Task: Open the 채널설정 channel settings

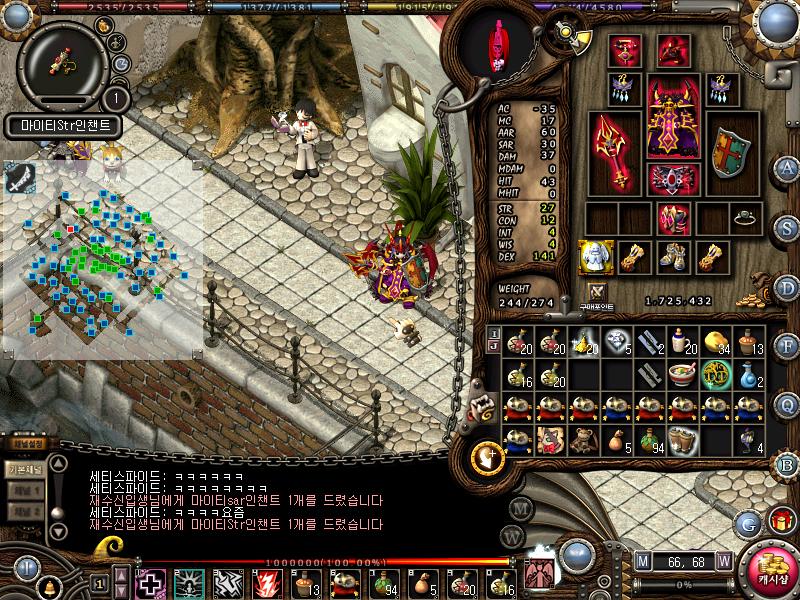Action: click(26, 443)
